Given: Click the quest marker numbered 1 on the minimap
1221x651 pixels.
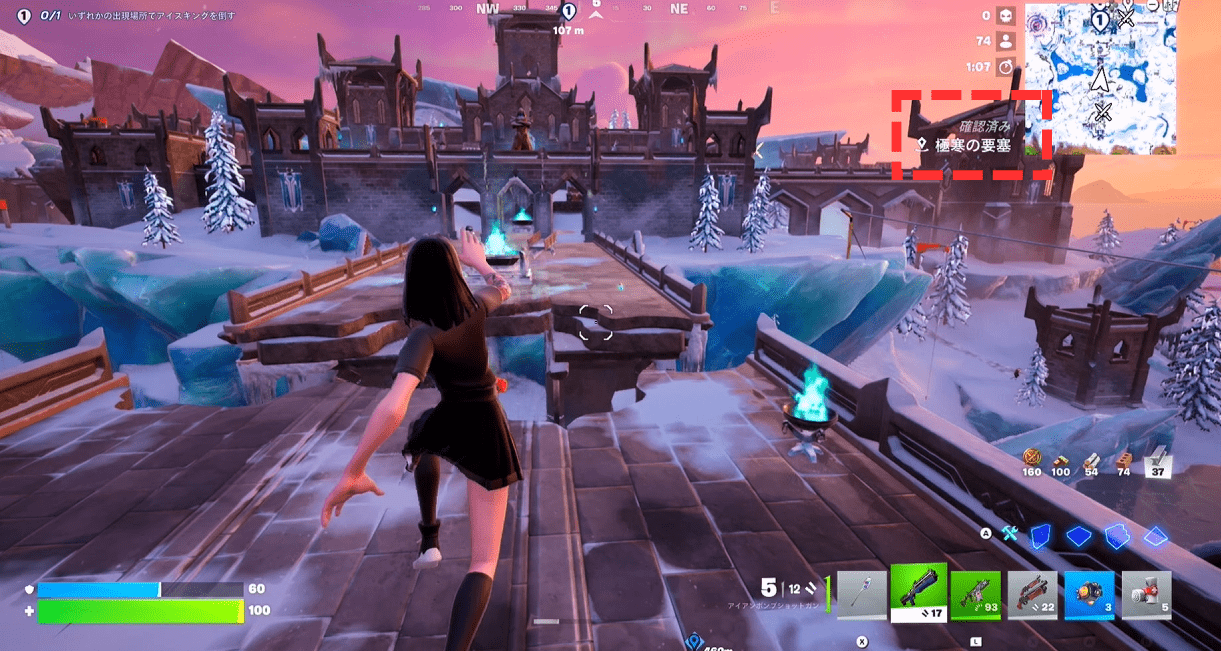Looking at the screenshot, I should [x=1099, y=19].
